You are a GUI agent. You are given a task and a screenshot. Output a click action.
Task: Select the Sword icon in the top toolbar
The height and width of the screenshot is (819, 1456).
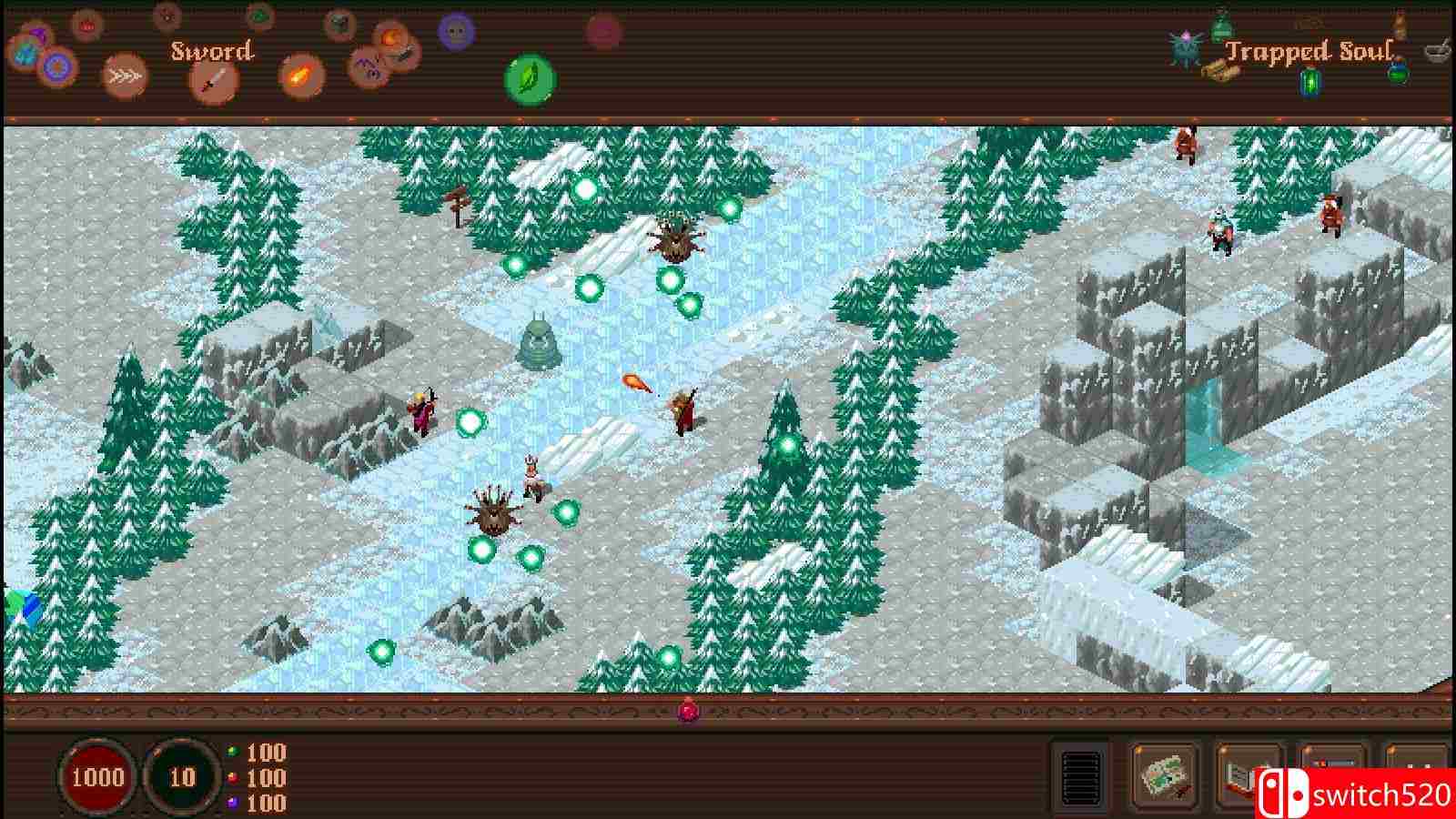click(x=212, y=79)
